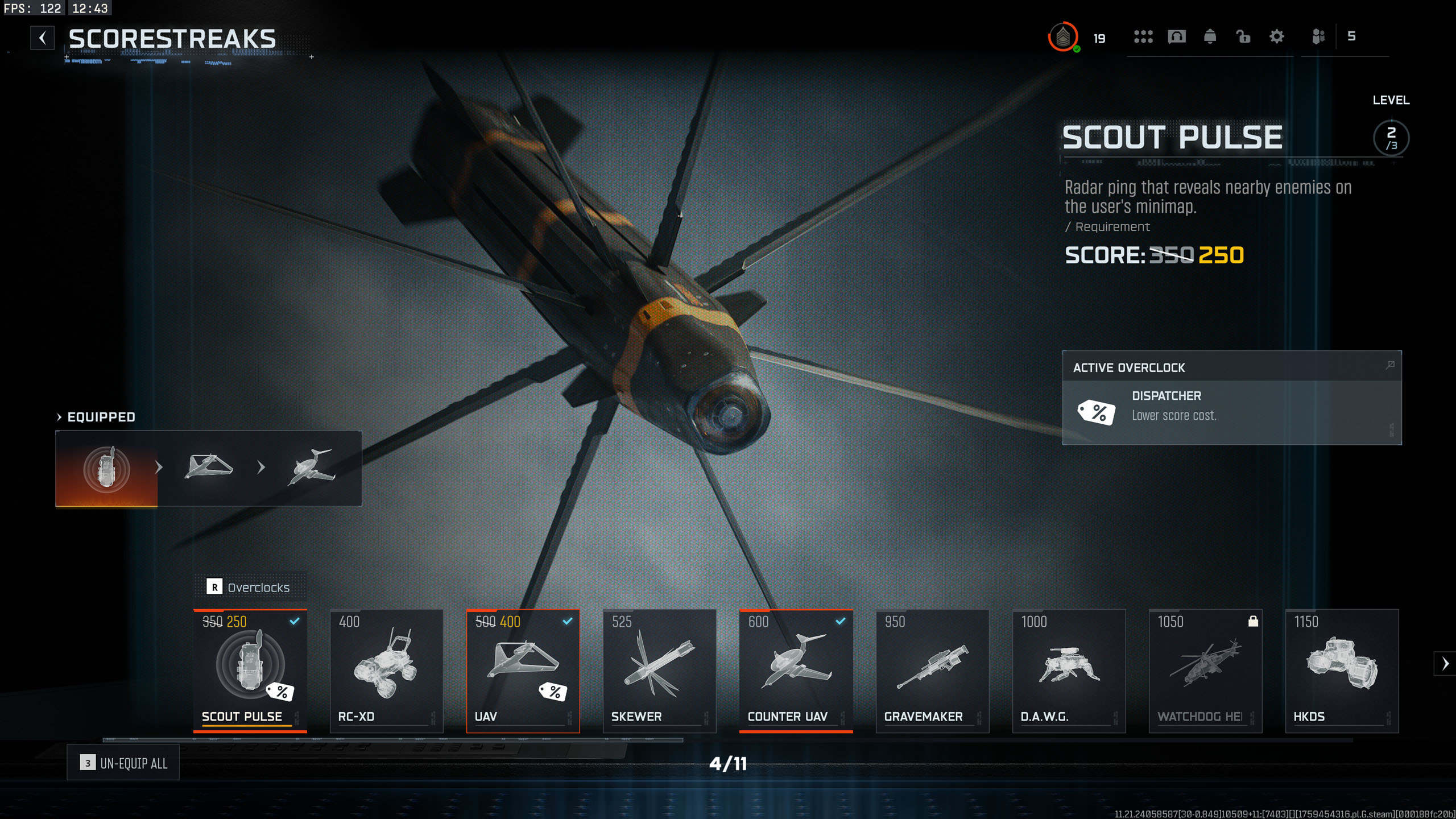Show the next scorestreaks with the right arrow
Image resolution: width=1456 pixels, height=819 pixels.
pos(1445,663)
